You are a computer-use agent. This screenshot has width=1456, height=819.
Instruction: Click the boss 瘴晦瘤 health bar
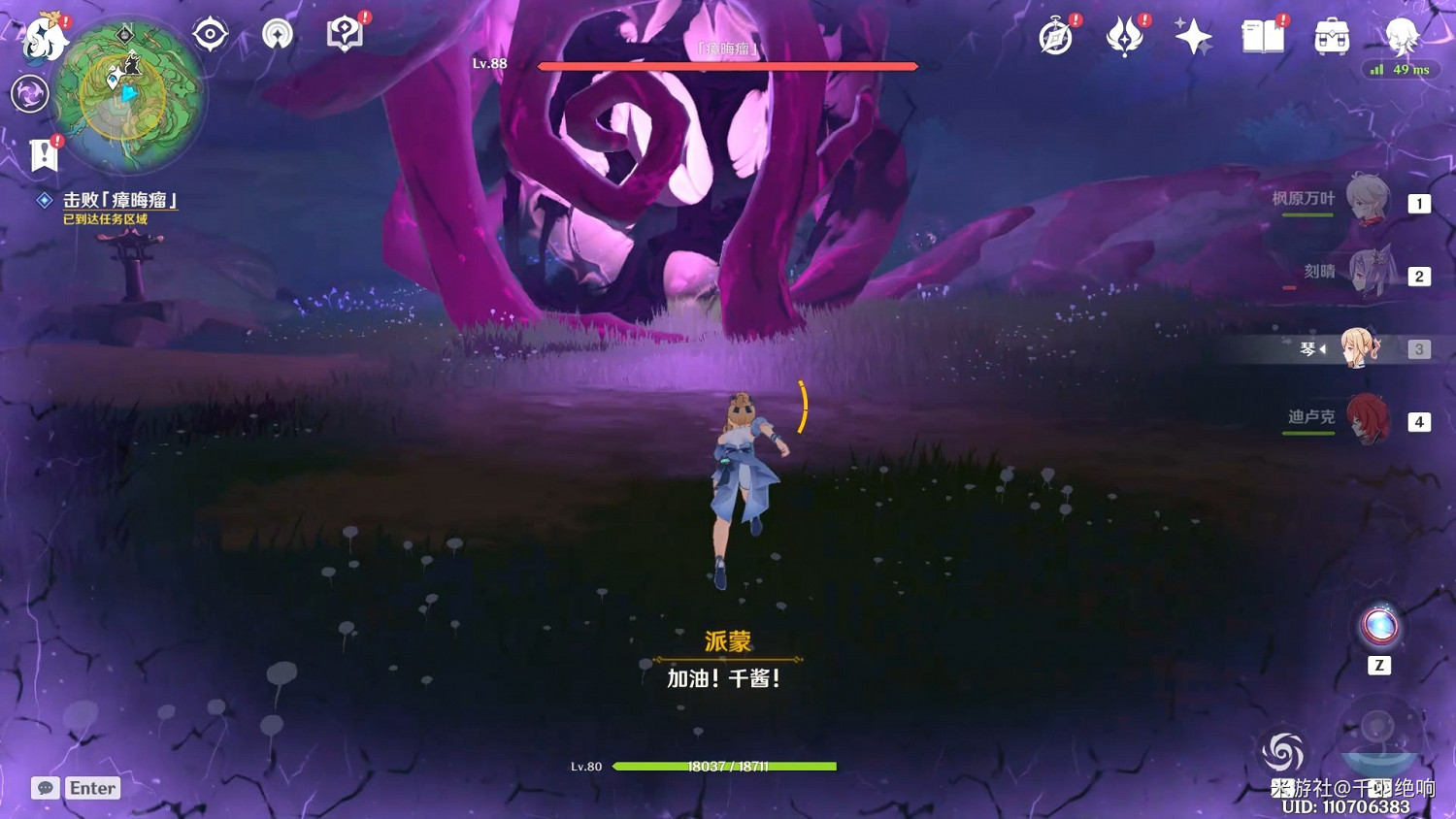(x=727, y=66)
